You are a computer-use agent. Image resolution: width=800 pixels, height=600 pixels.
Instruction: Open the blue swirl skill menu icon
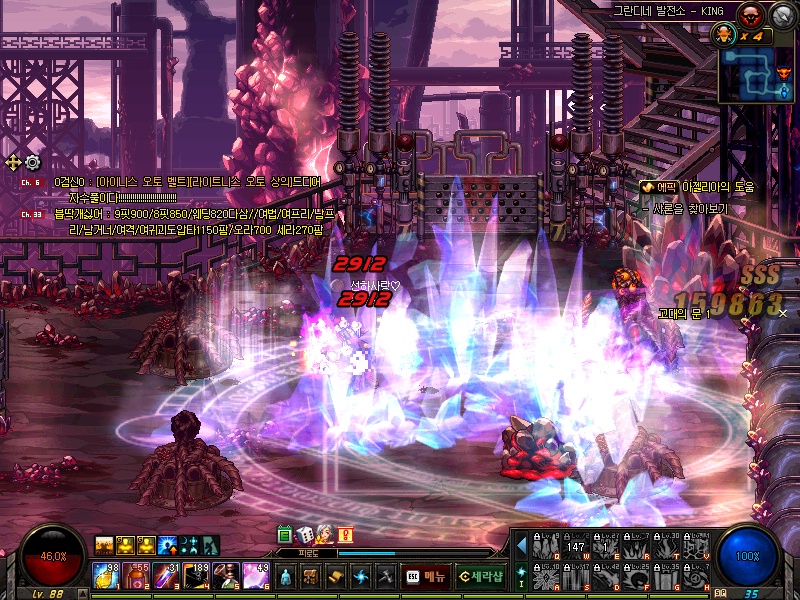pos(360,576)
